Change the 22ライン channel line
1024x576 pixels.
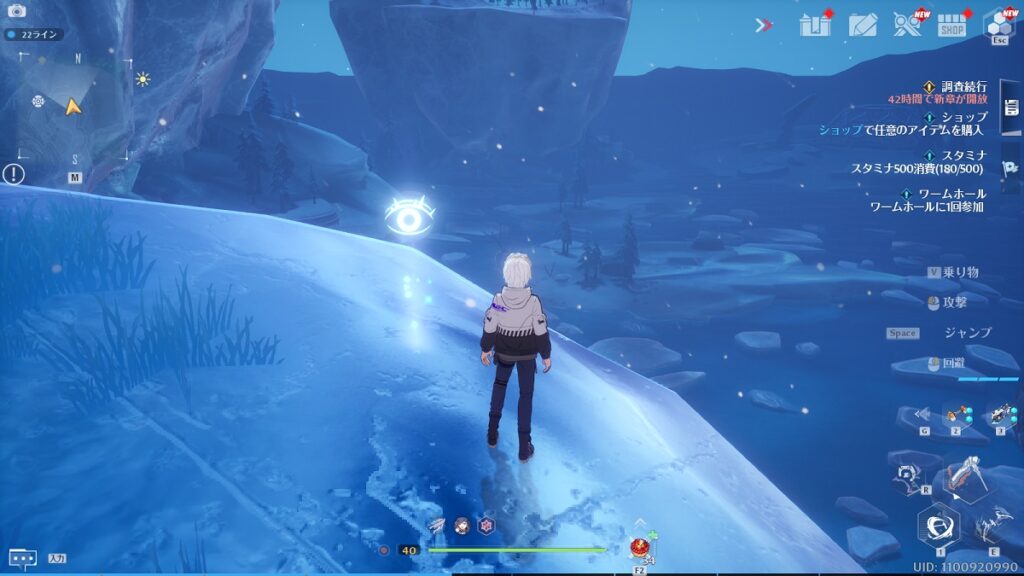point(34,34)
